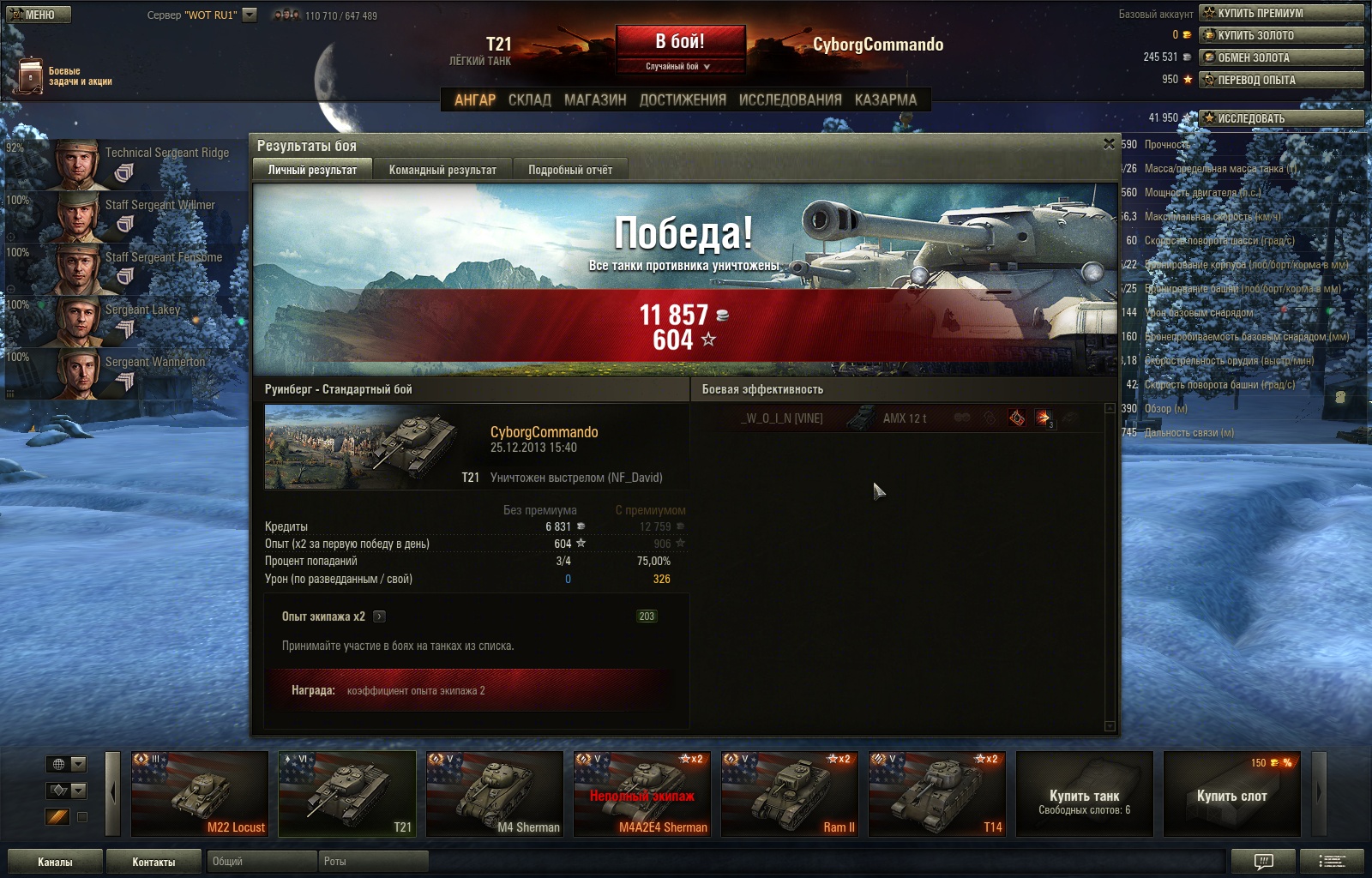This screenshot has height=878, width=1372.
Task: Click КУПИТЬ ПРЕМИУМ button
Action: [1281, 13]
